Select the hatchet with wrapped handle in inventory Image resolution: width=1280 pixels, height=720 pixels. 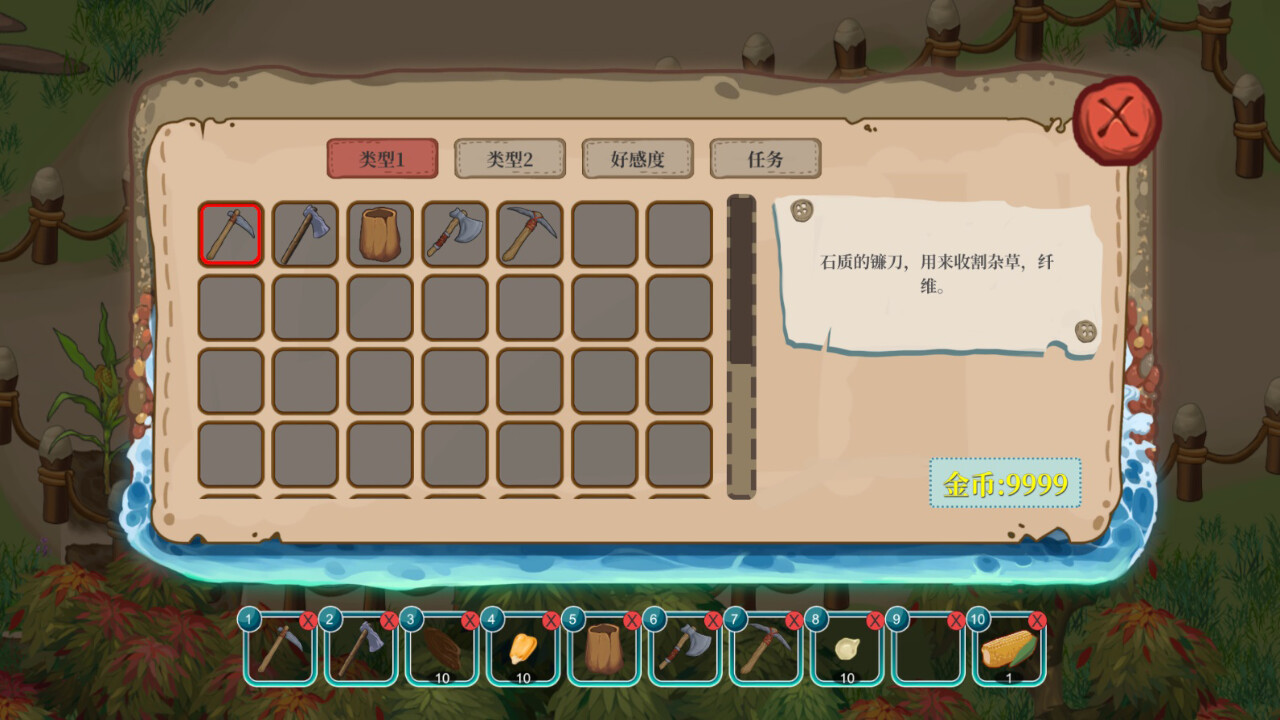[453, 233]
